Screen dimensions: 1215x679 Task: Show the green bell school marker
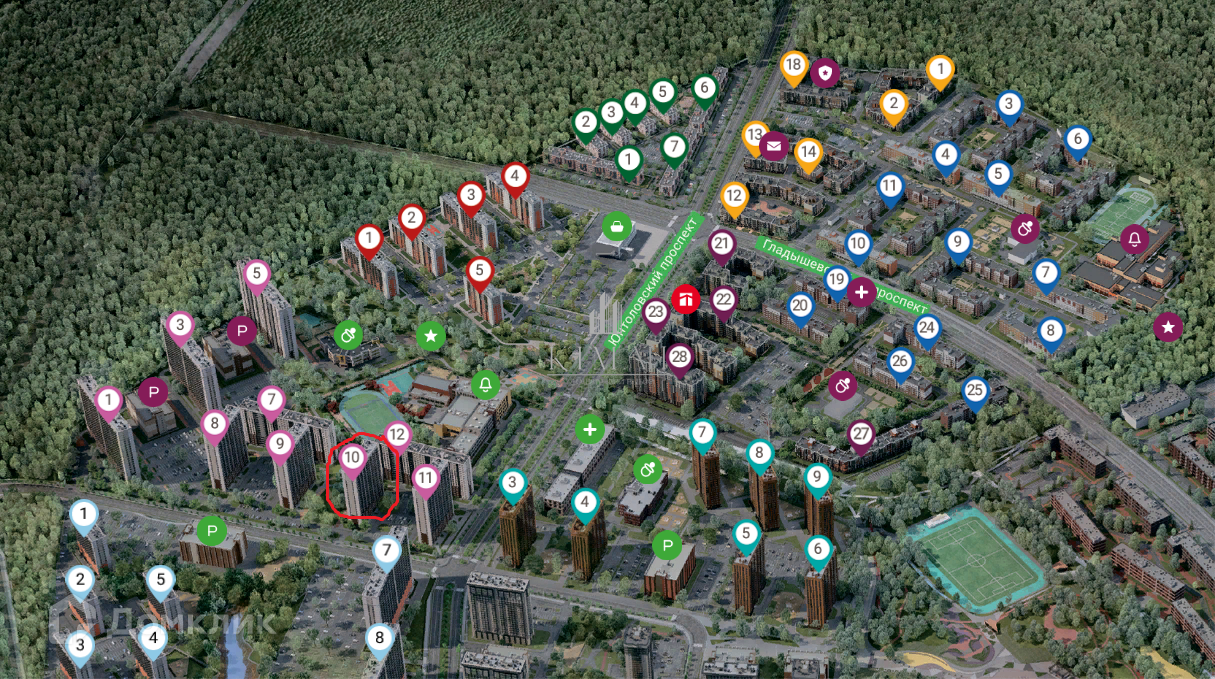click(486, 384)
